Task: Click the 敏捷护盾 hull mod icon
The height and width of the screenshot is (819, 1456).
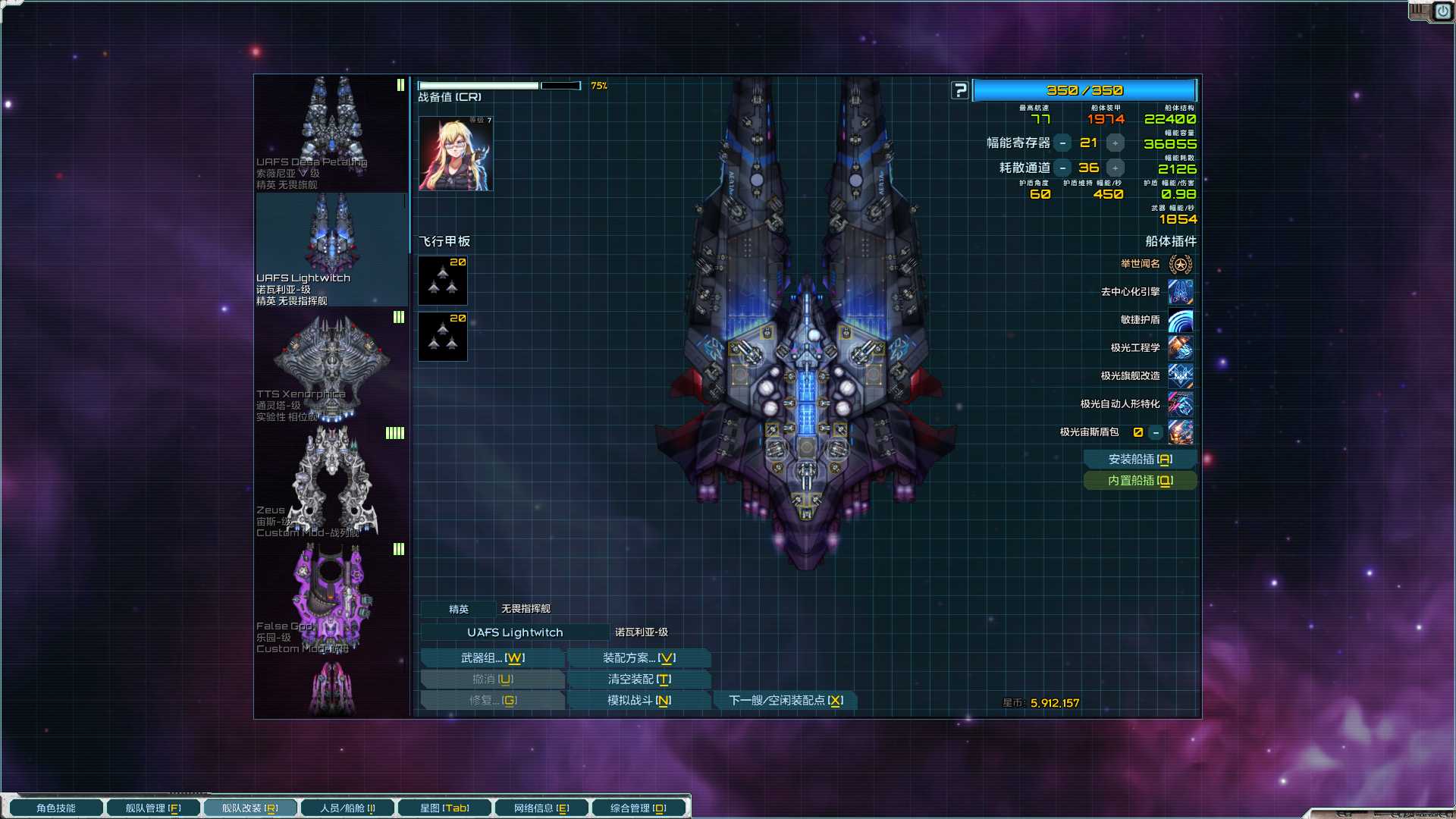Action: [x=1180, y=320]
